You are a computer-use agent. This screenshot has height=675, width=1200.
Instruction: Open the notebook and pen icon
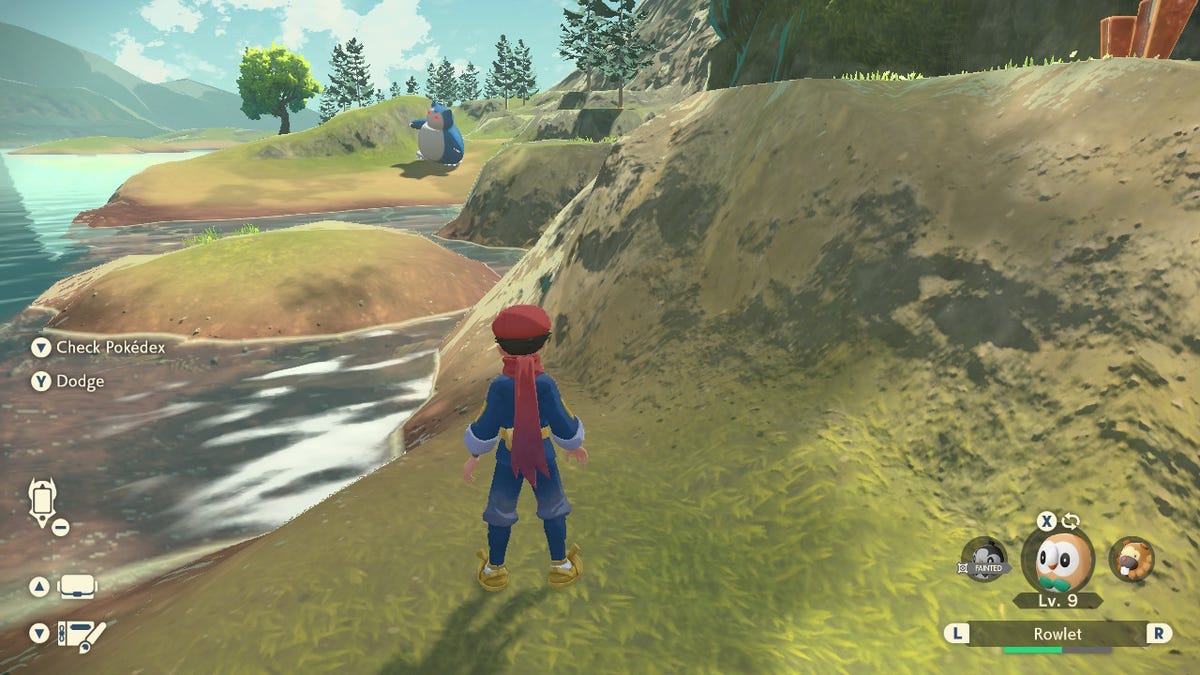81,634
